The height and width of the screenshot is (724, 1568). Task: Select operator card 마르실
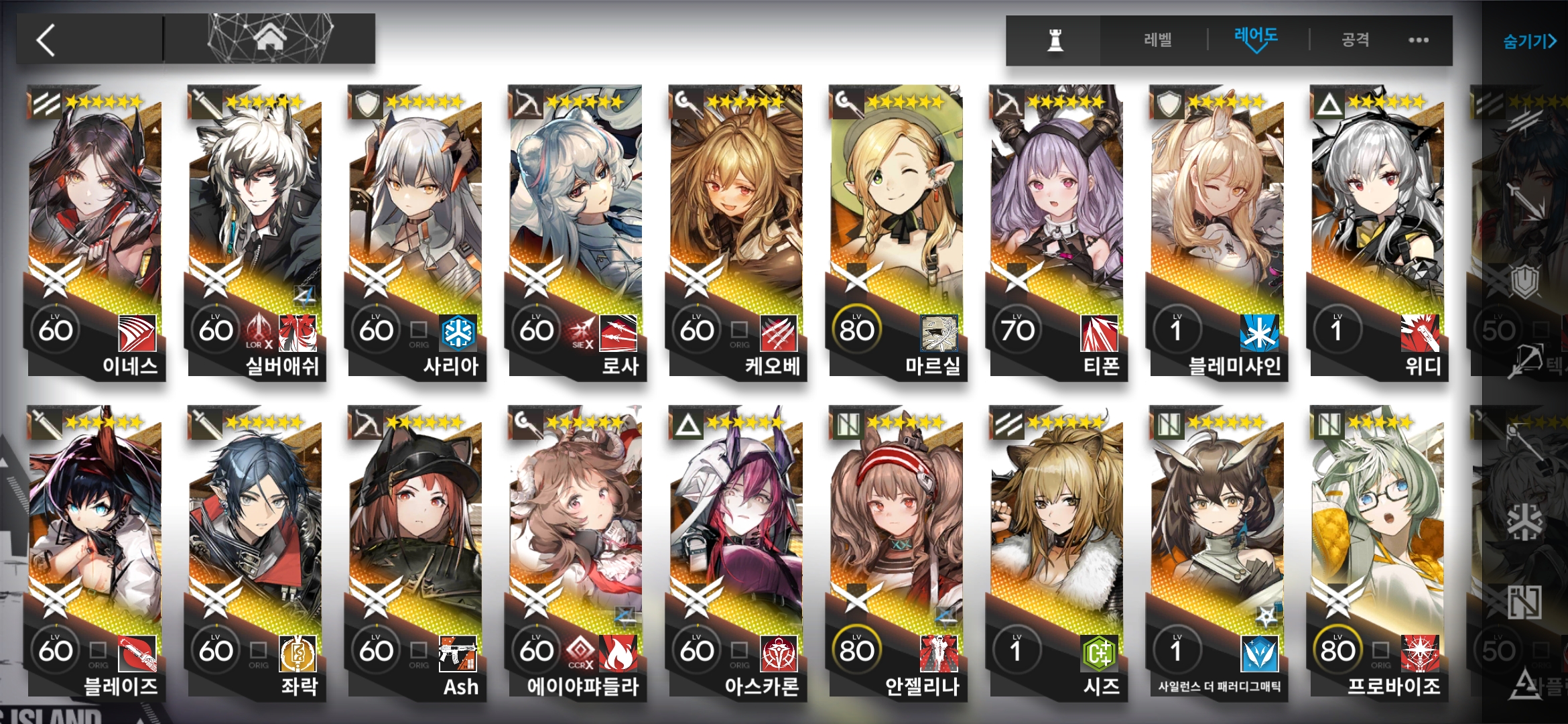[897, 228]
